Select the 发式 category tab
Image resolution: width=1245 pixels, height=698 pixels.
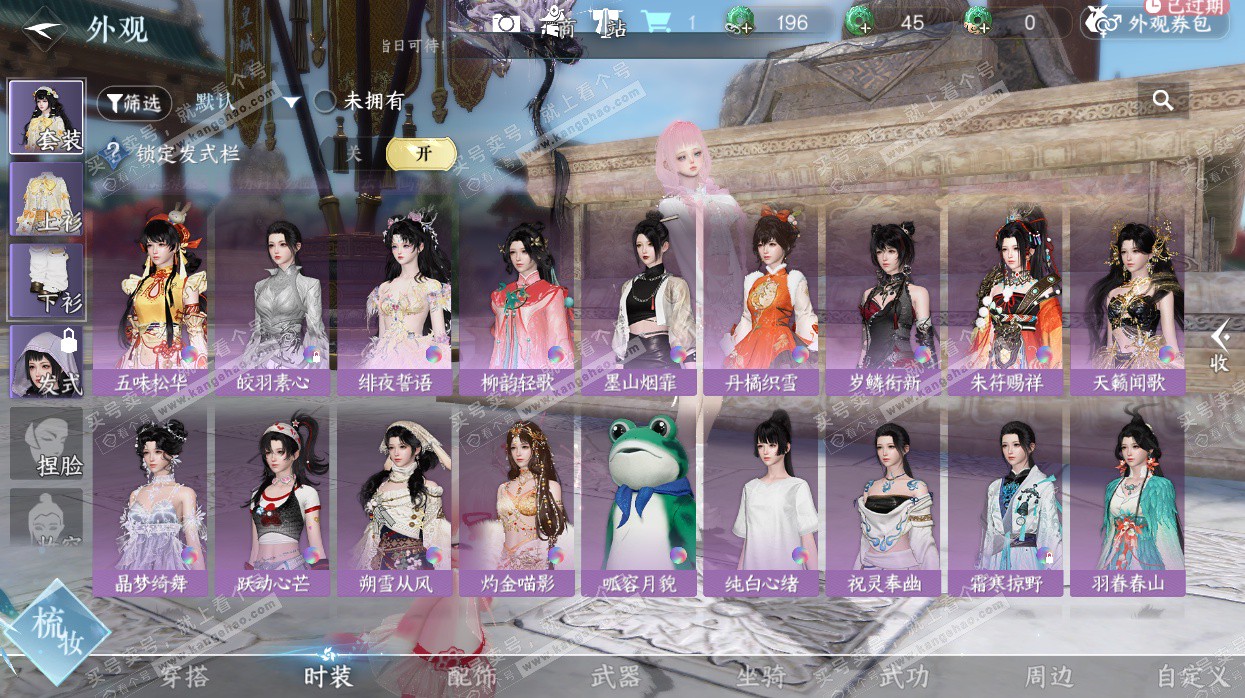tap(47, 361)
